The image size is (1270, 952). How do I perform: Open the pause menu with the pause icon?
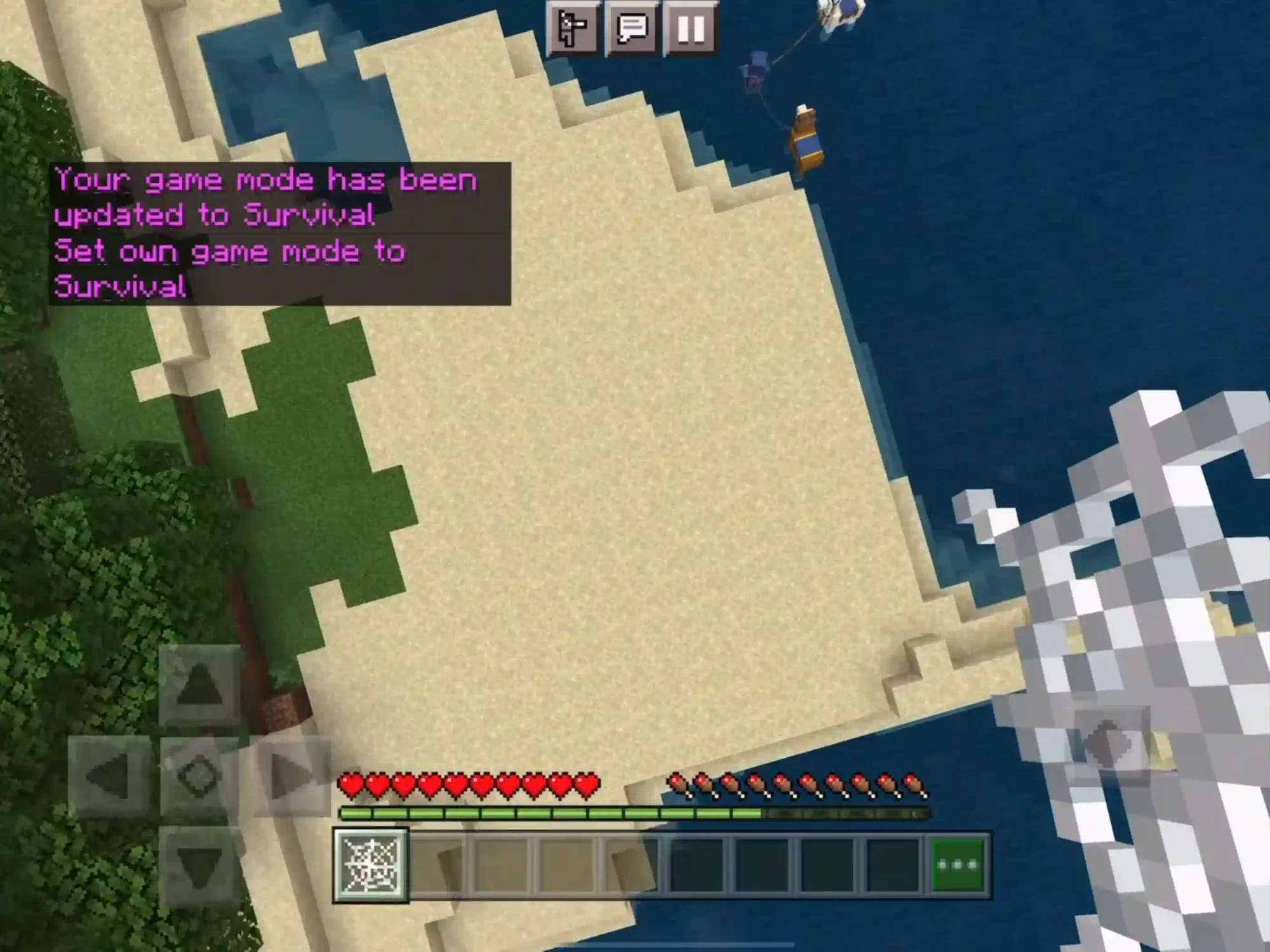pyautogui.click(x=690, y=29)
